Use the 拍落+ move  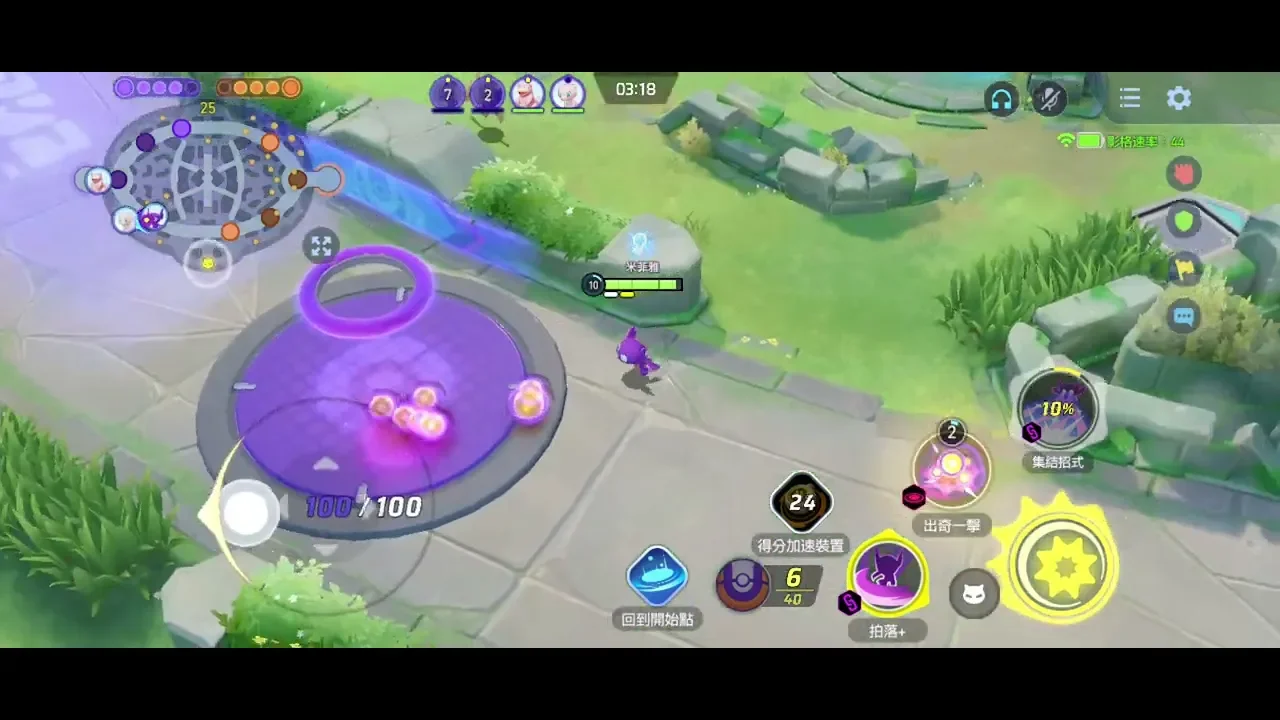click(887, 576)
